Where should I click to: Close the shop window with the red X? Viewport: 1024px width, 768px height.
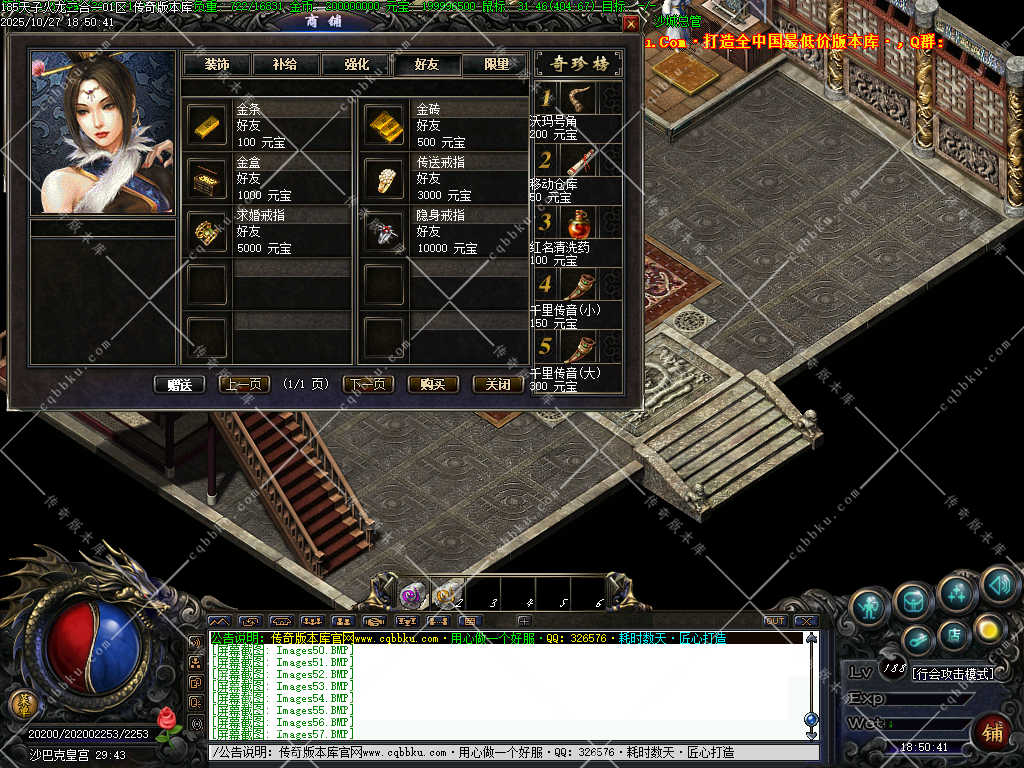630,23
